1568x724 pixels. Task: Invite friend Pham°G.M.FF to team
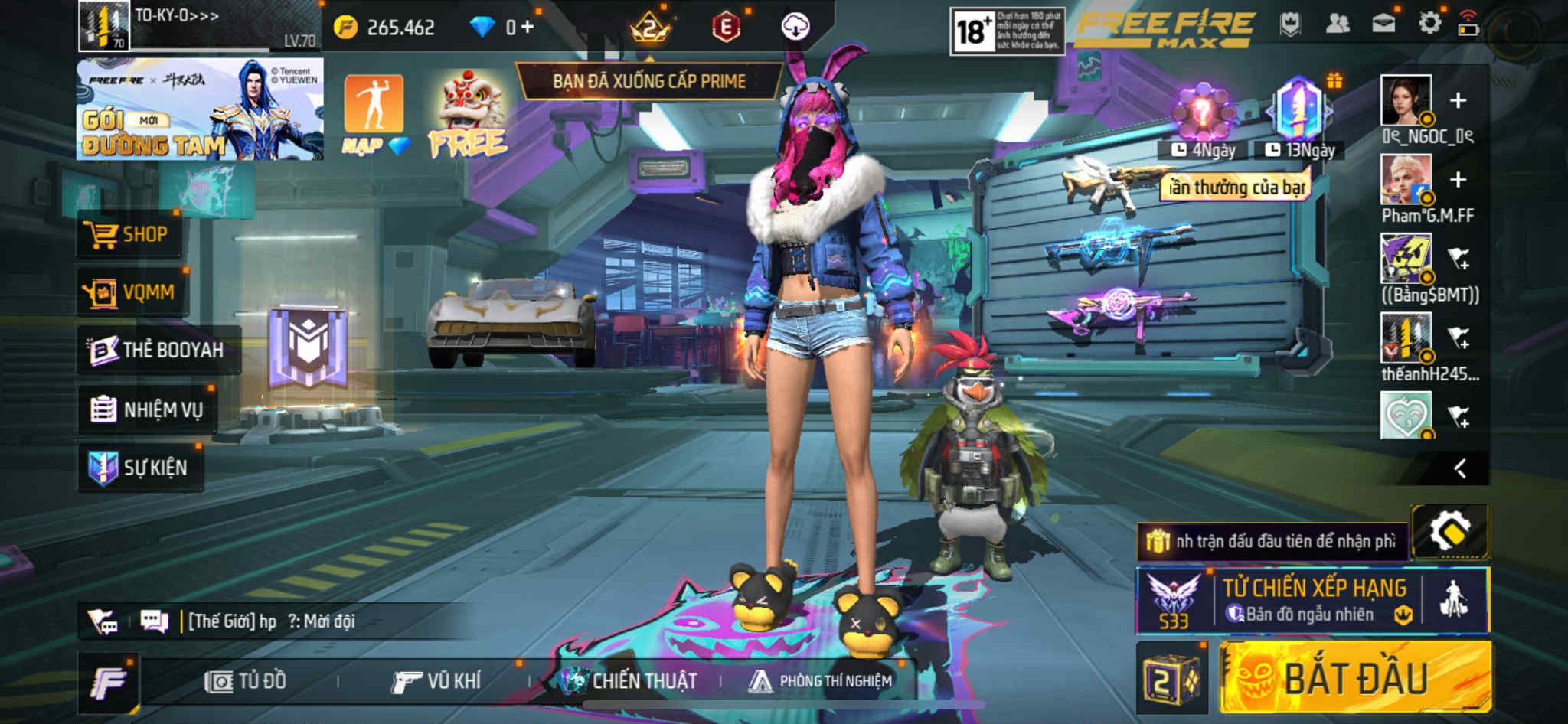click(1458, 180)
